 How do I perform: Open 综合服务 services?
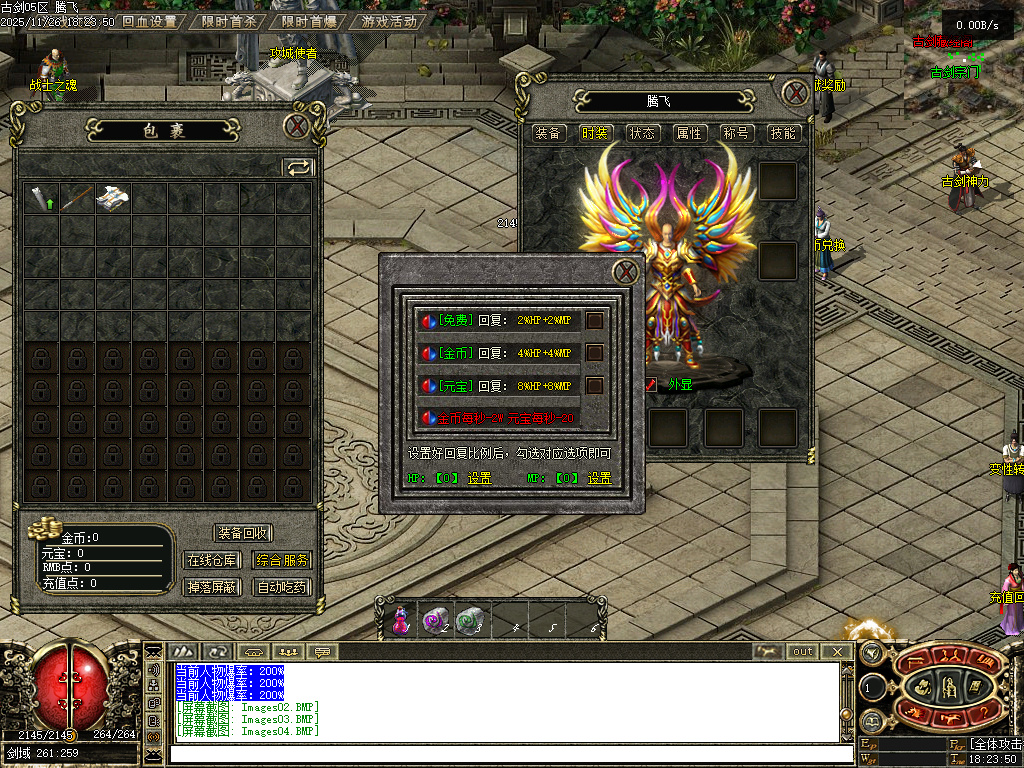282,560
